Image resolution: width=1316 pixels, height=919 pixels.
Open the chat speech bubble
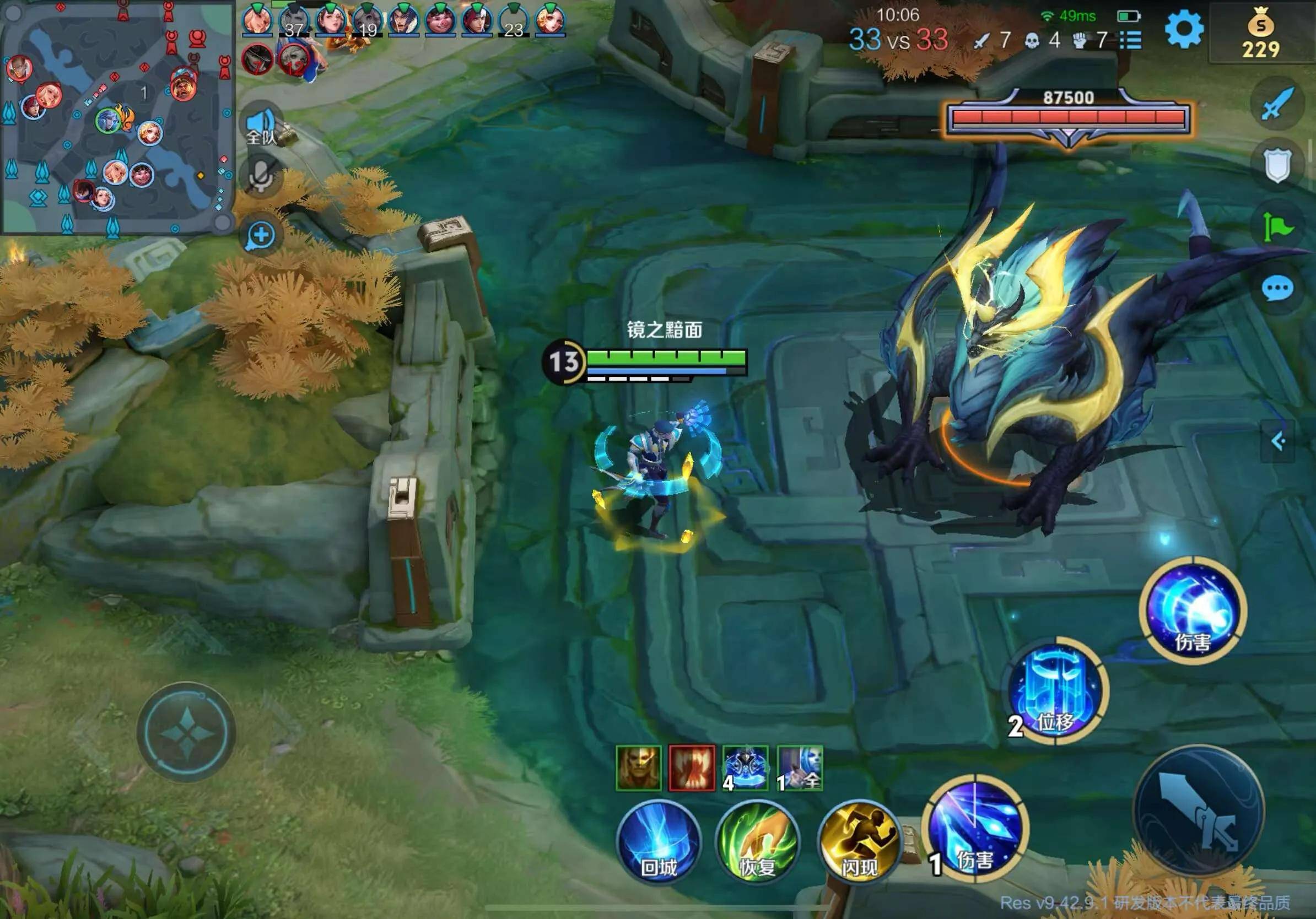click(x=1277, y=289)
